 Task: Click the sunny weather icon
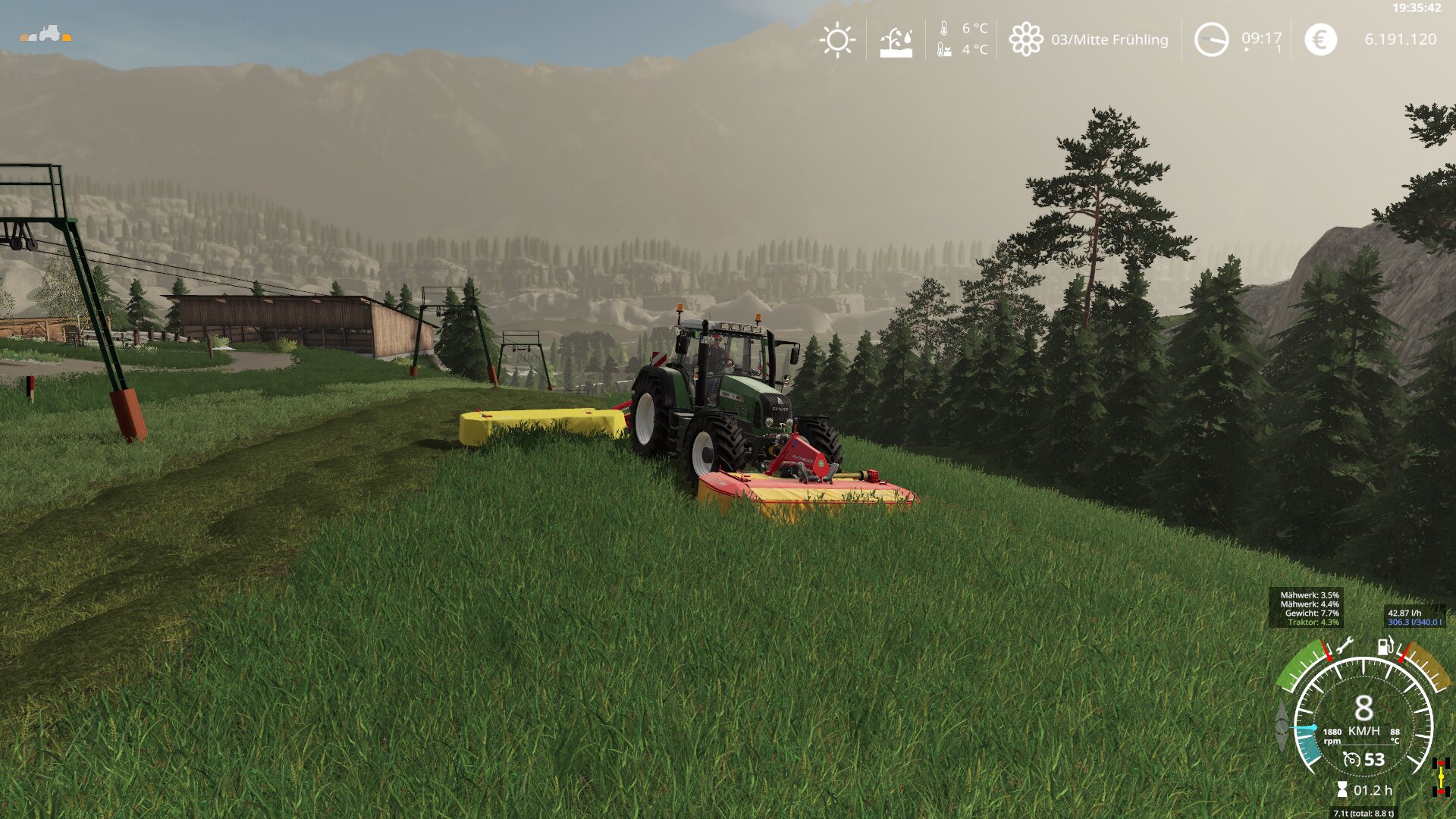point(837,39)
